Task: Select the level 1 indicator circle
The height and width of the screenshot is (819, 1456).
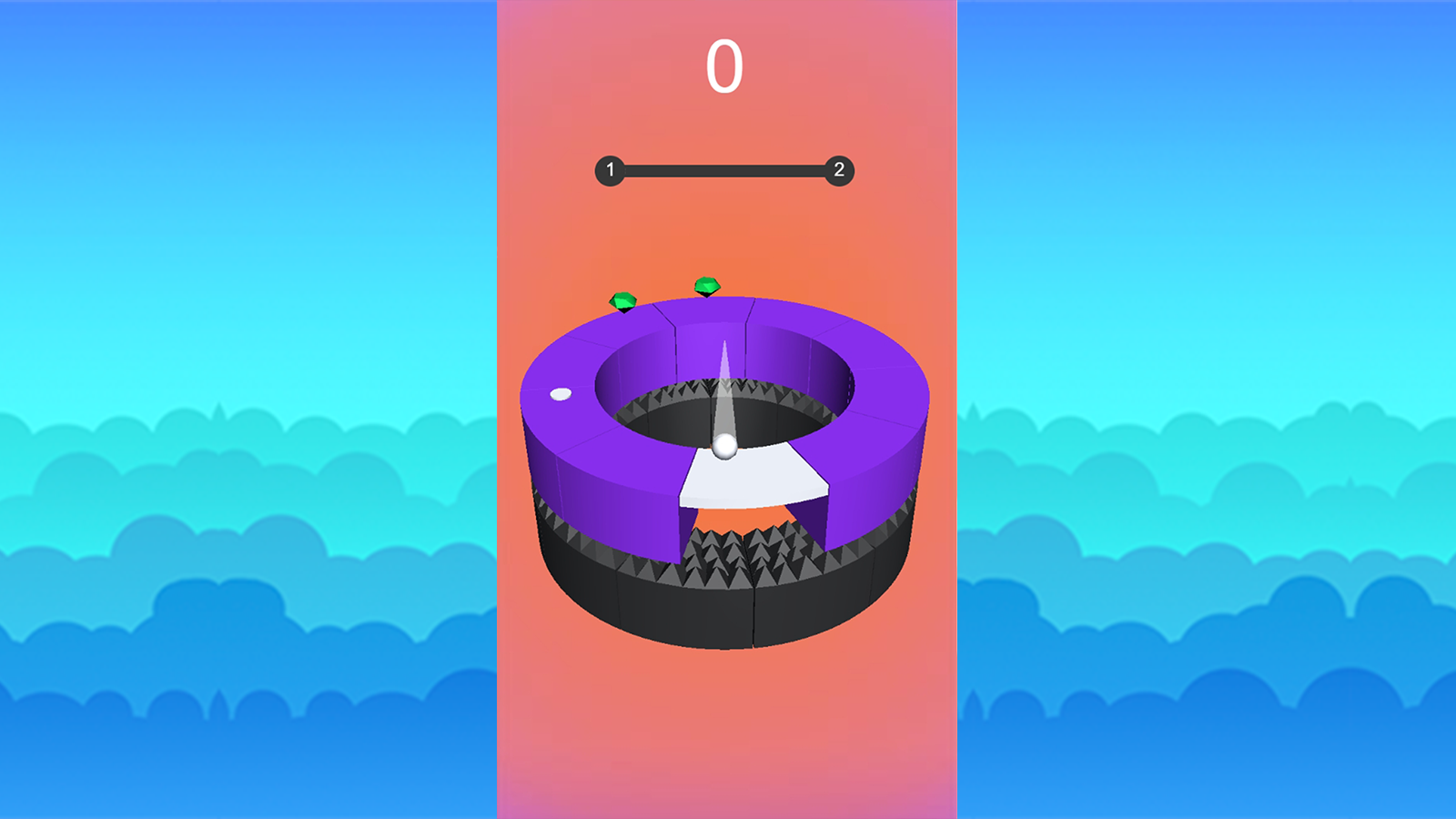Action: tap(612, 168)
